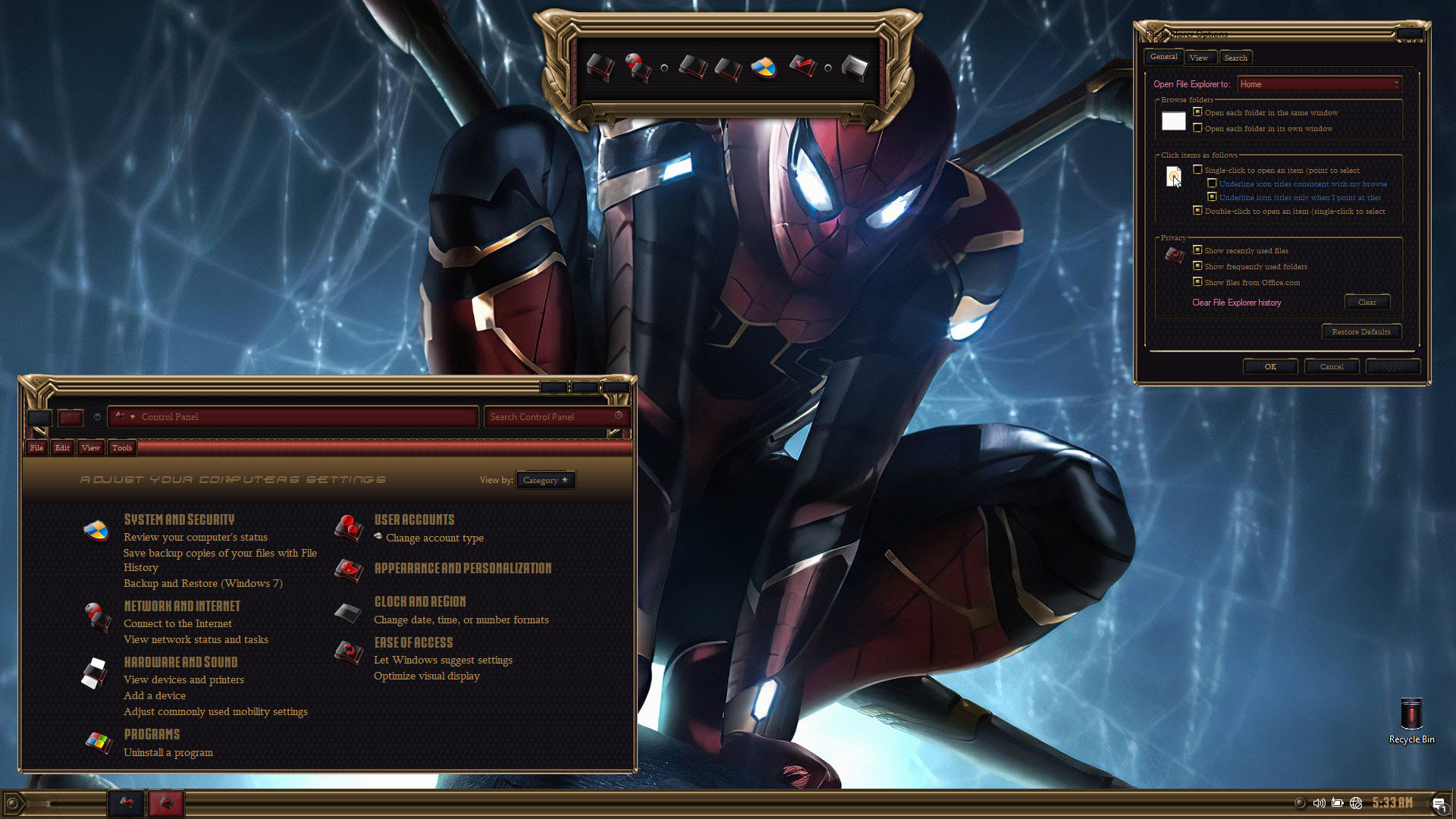Open the File menu
This screenshot has height=819, width=1456.
[x=36, y=447]
